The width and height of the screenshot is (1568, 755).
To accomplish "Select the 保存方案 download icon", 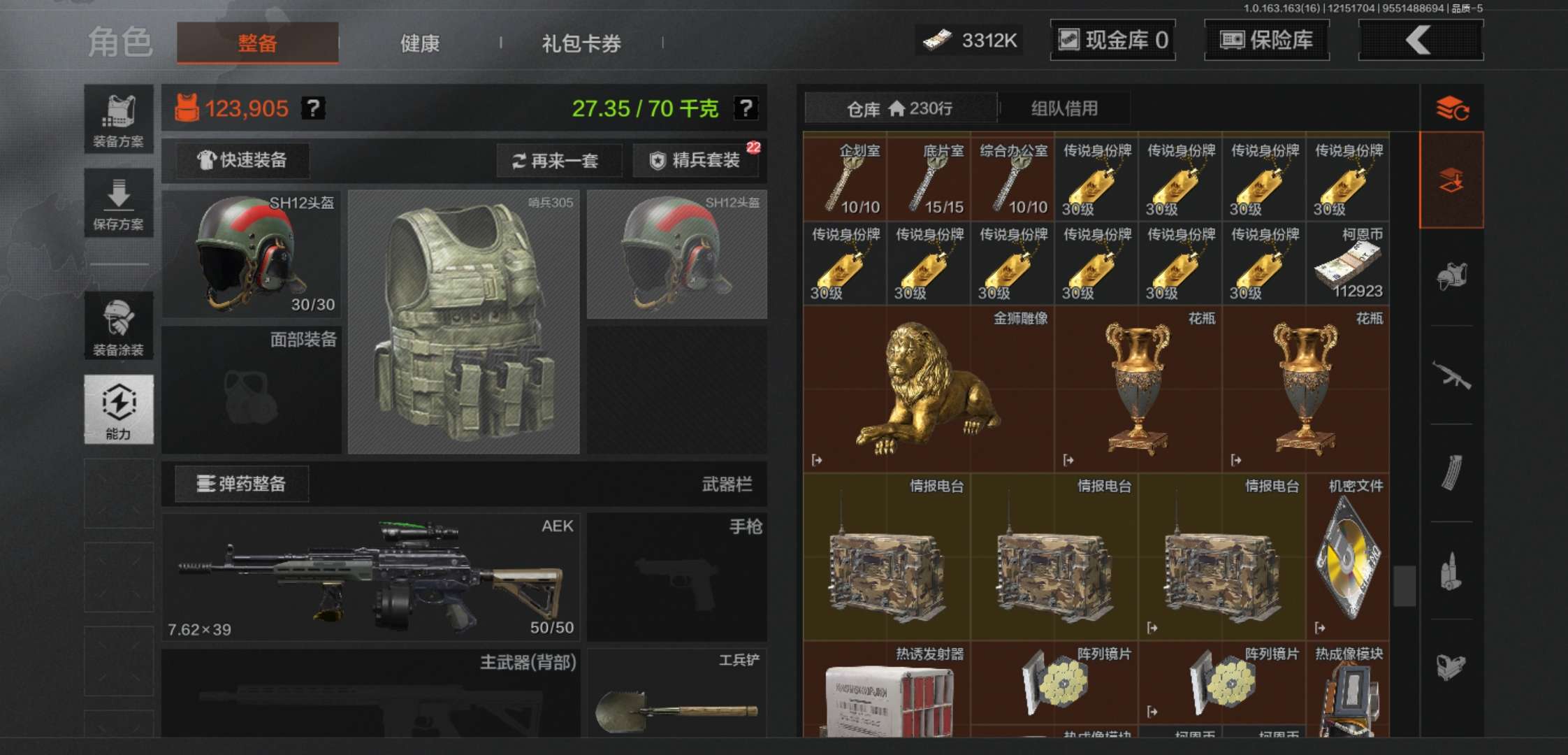I will [119, 203].
